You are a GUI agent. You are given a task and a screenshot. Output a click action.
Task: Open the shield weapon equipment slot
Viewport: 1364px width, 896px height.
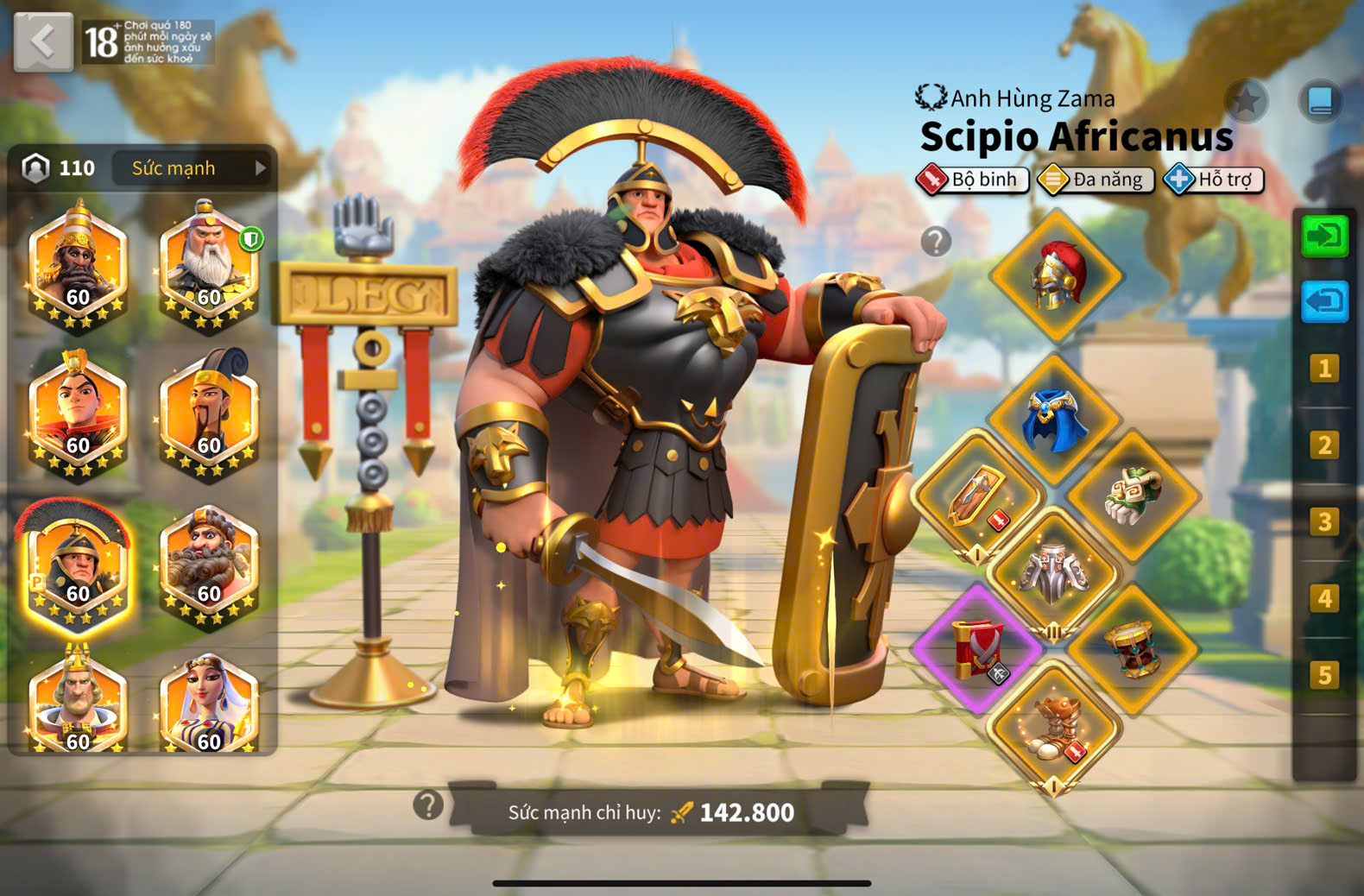pos(978,495)
